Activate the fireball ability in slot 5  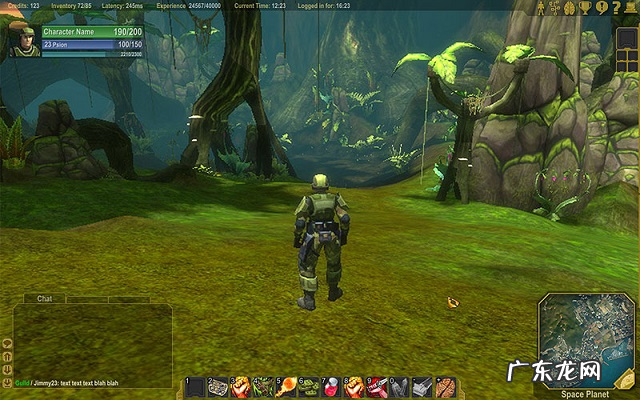pyautogui.click(x=285, y=386)
